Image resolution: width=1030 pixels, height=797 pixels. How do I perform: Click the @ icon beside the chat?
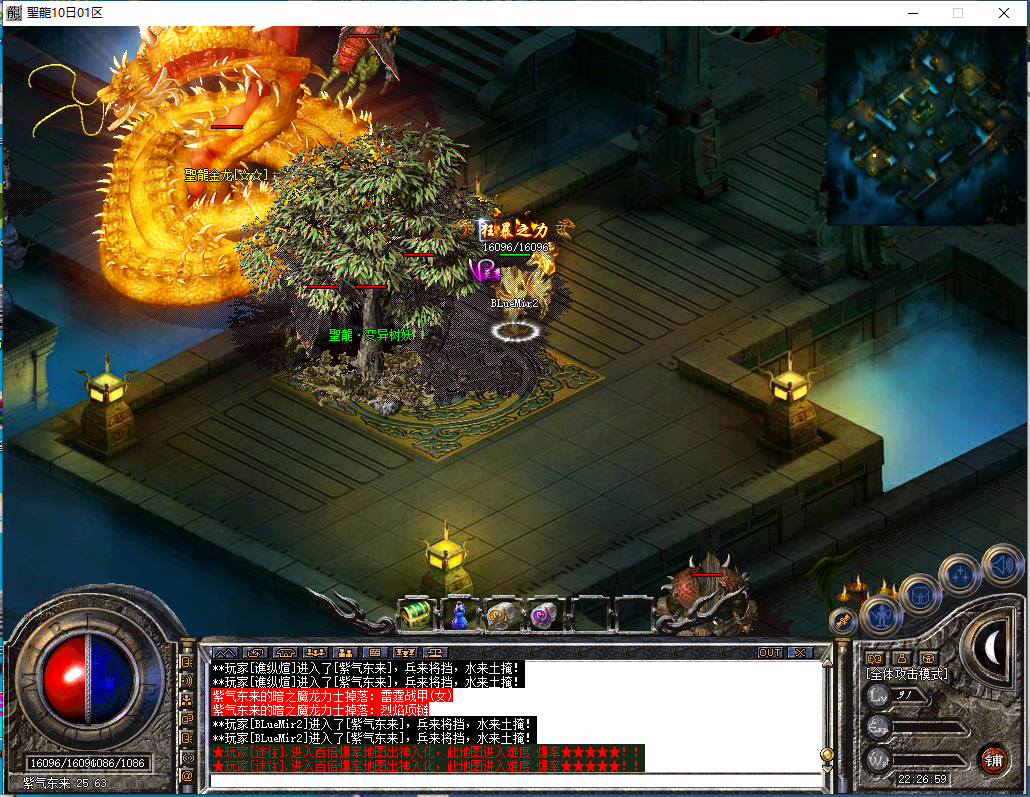[x=187, y=775]
